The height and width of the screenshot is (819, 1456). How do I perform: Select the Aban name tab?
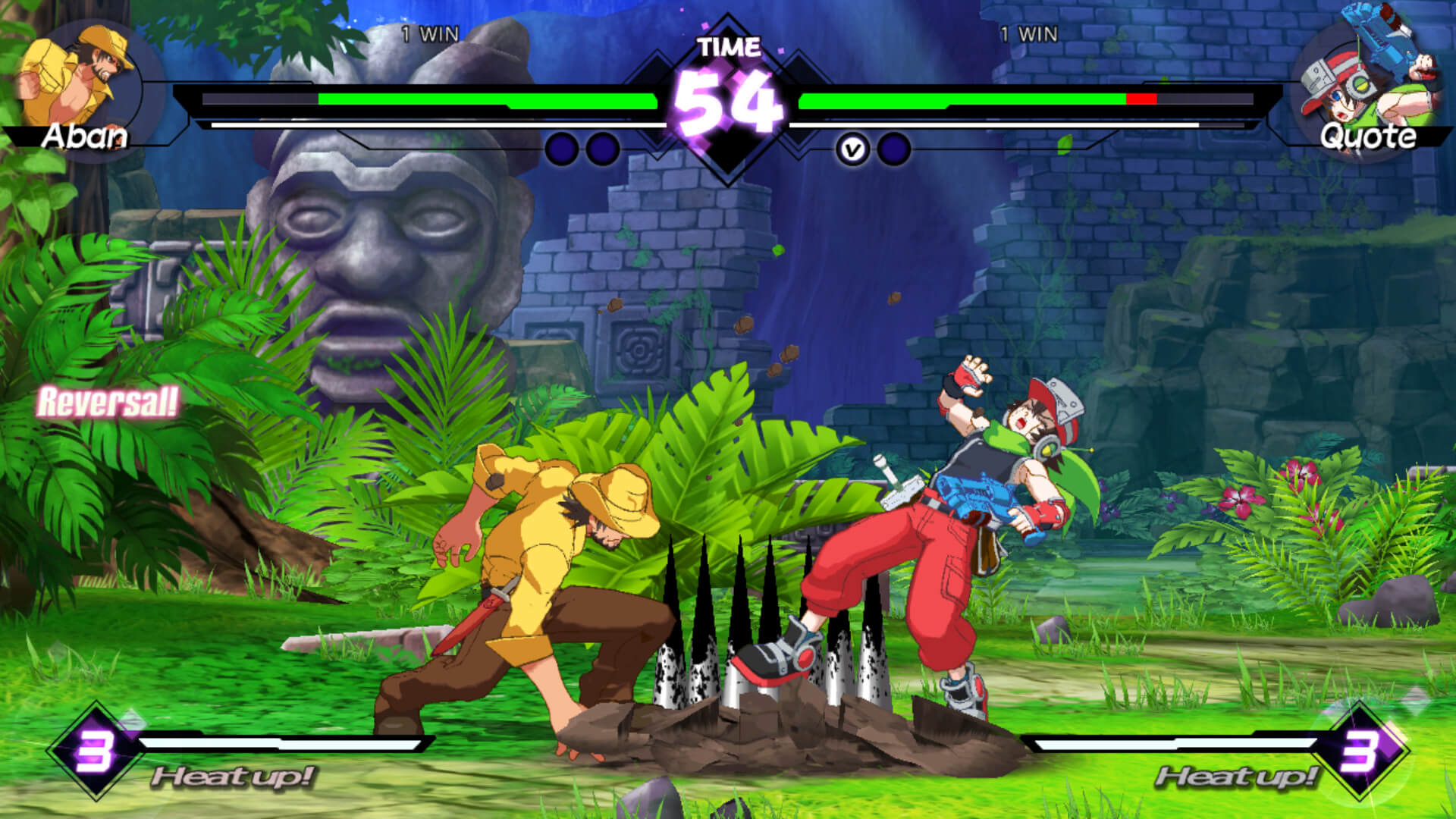point(86,136)
